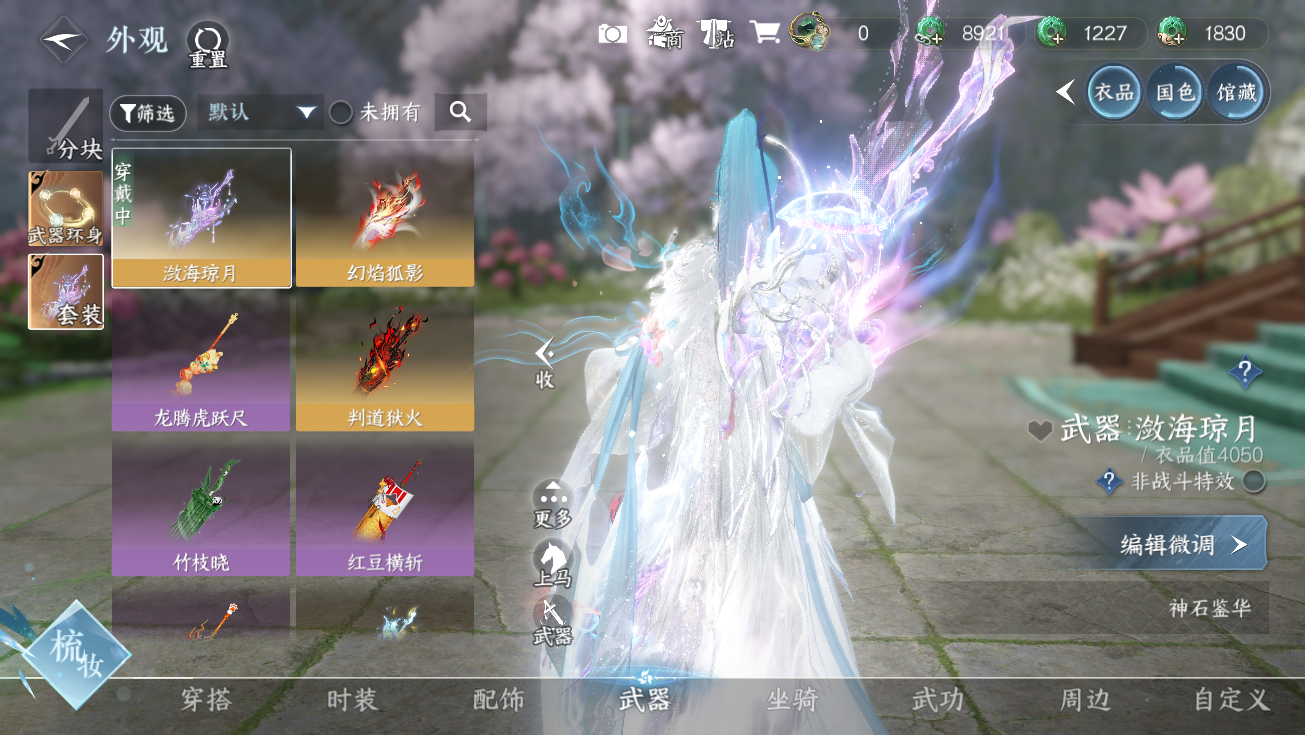Open the camera photo mode

point(612,33)
